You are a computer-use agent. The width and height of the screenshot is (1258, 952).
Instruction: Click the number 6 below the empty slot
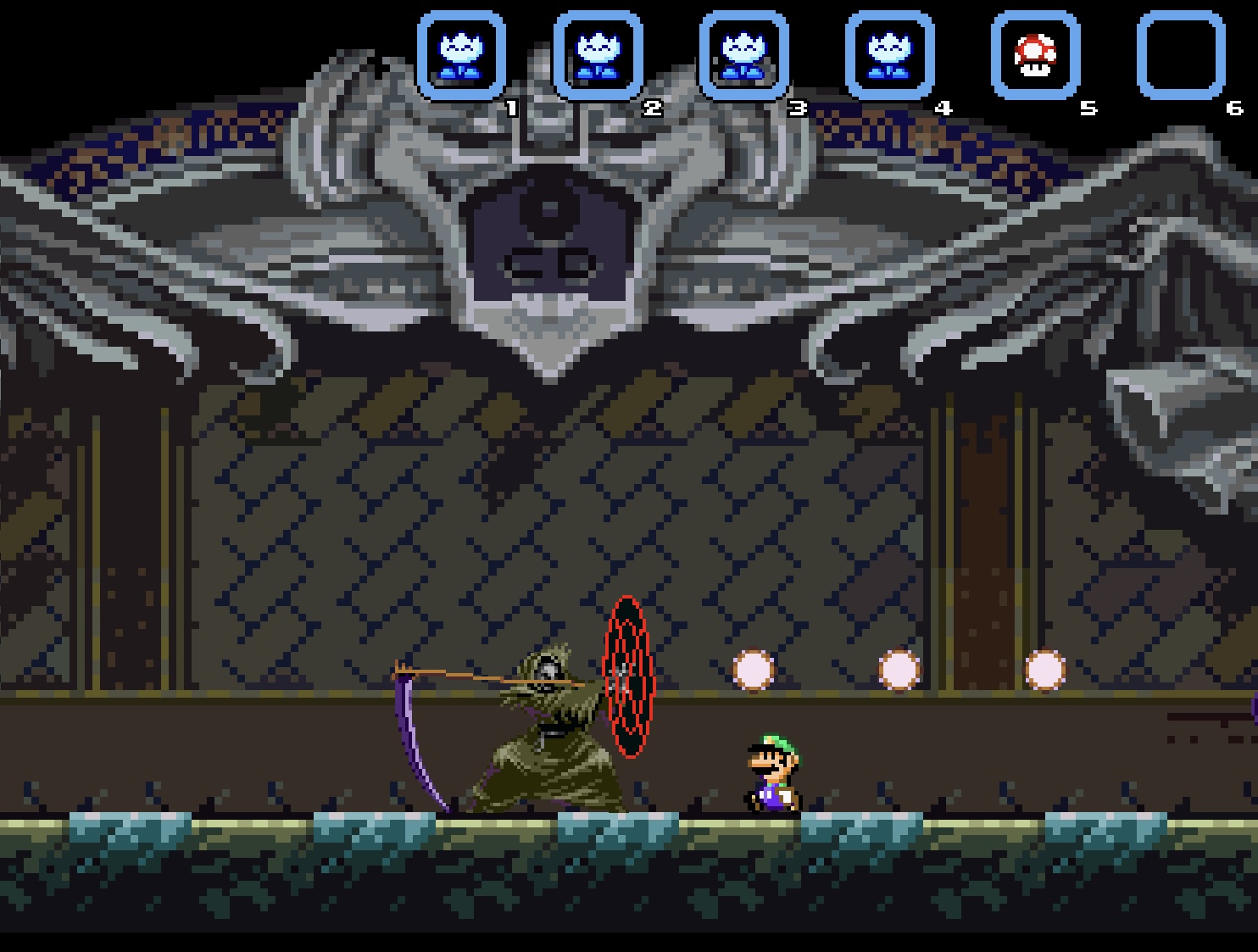click(1233, 108)
